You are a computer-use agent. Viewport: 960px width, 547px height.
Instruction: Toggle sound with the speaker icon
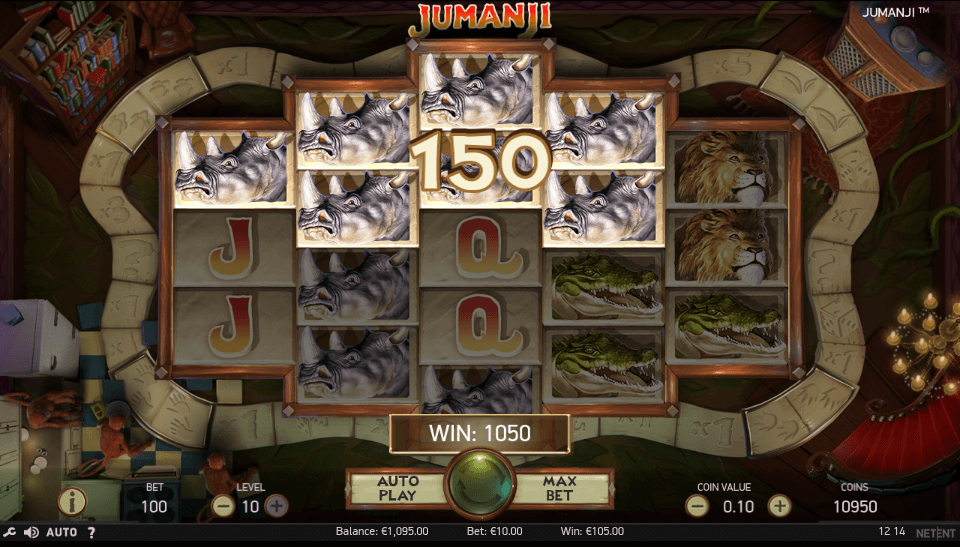click(31, 532)
